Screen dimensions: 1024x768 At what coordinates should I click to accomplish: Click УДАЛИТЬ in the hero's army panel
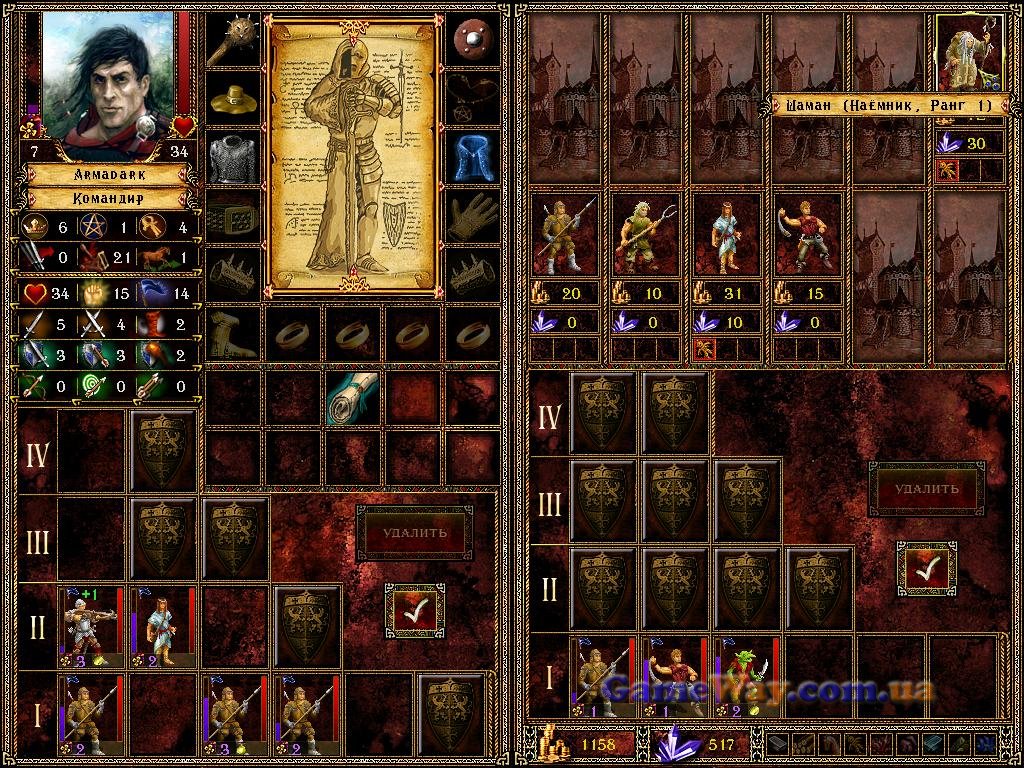(x=414, y=532)
